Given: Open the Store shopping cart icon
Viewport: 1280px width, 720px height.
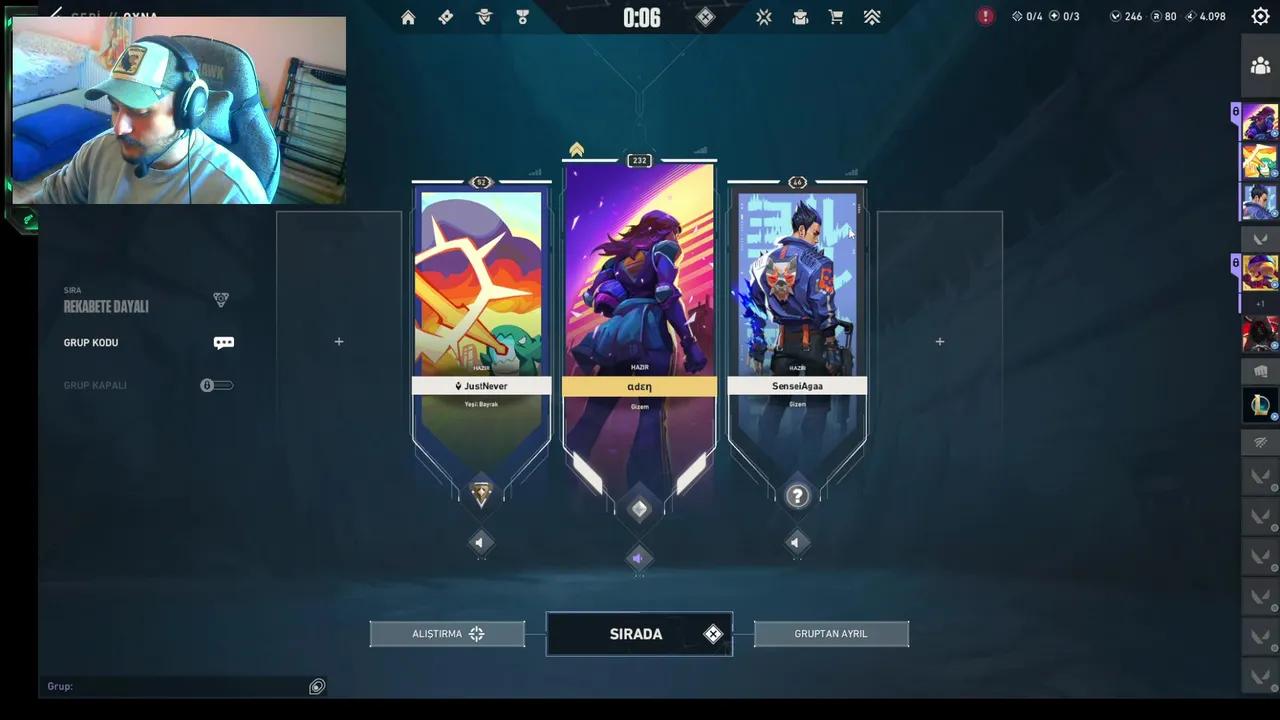Looking at the screenshot, I should [836, 17].
